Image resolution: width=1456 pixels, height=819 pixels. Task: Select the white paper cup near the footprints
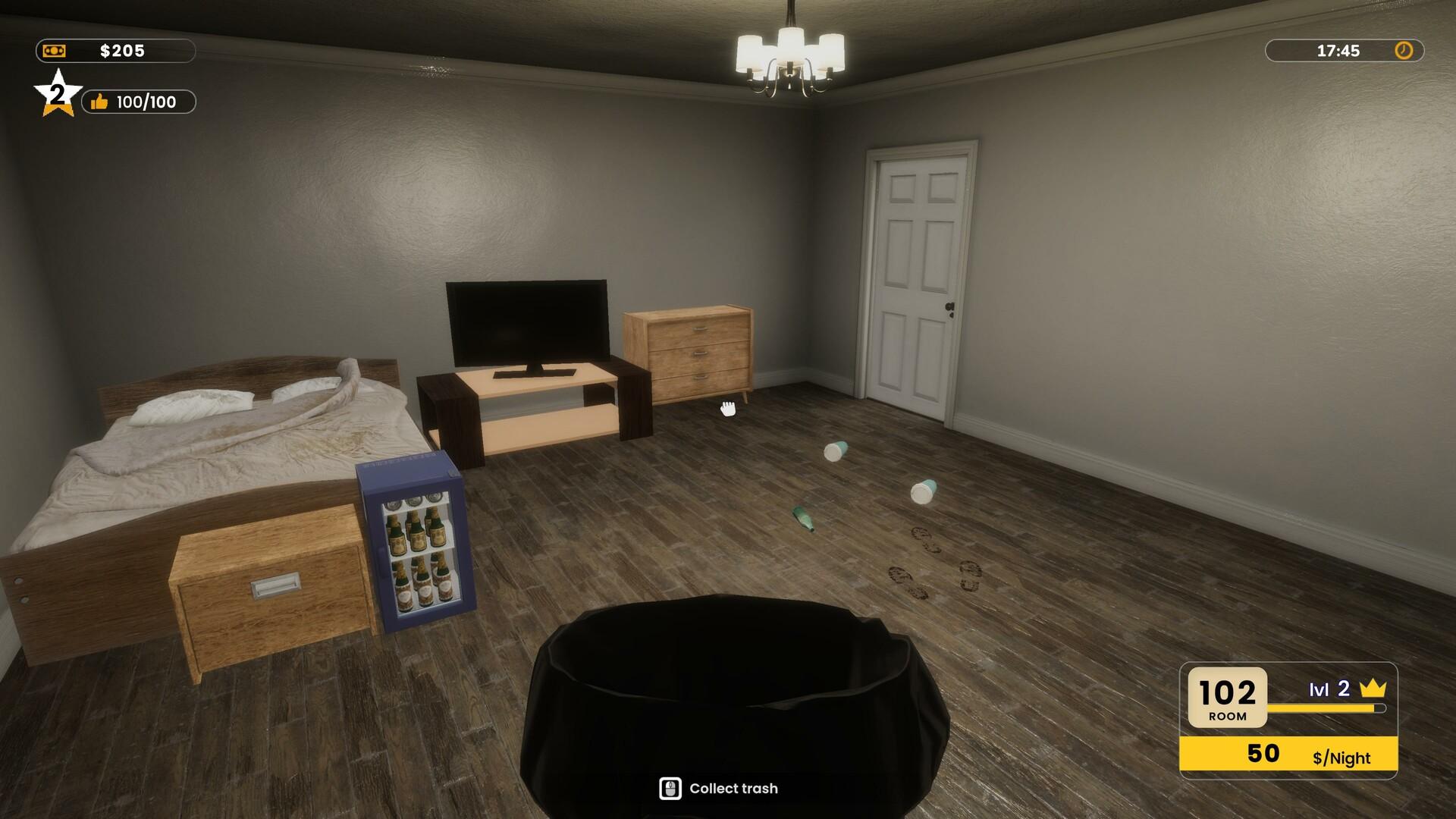[924, 490]
